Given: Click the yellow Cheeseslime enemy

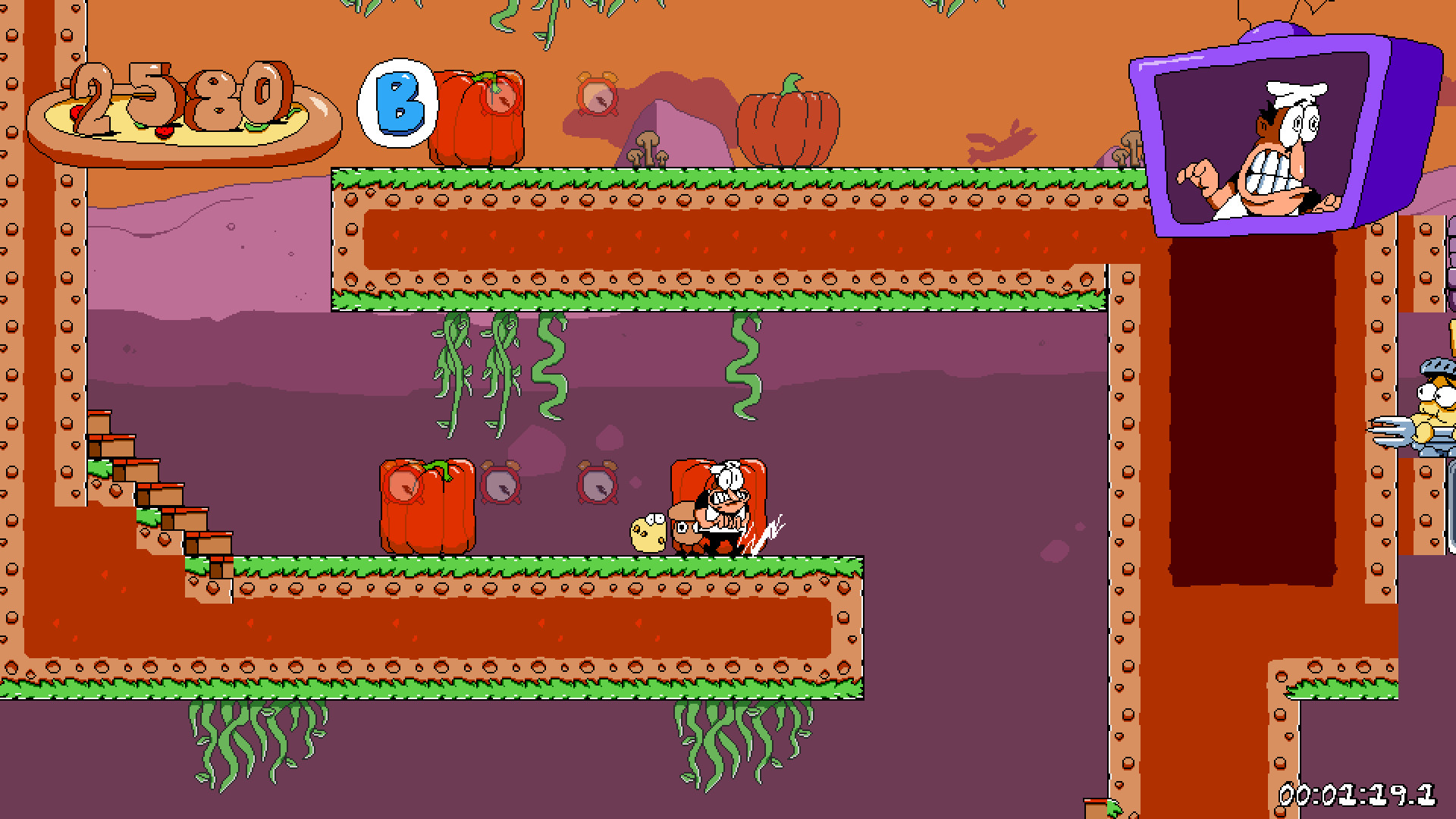Looking at the screenshot, I should pos(648,535).
